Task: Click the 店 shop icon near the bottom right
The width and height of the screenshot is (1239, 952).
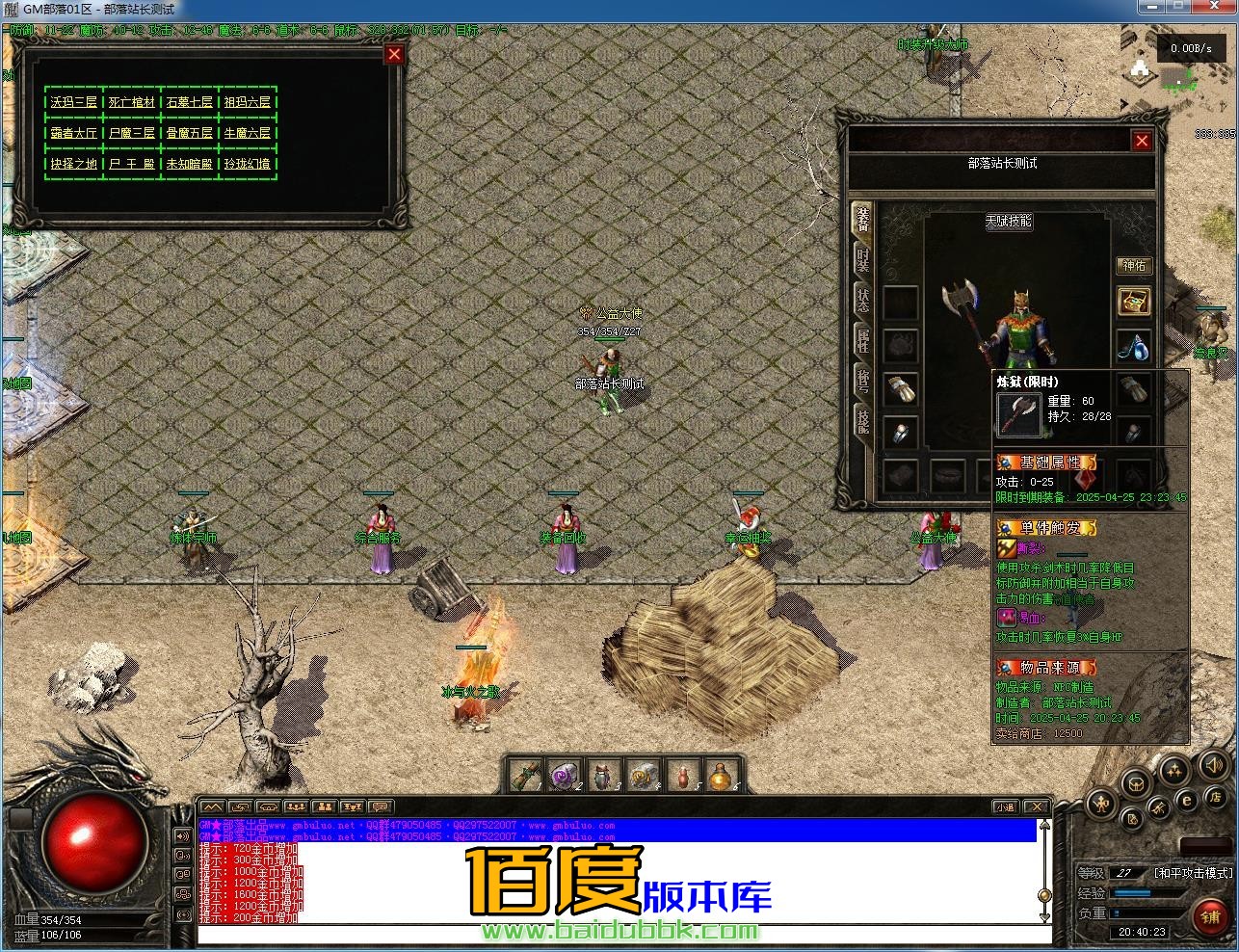Action: (1216, 799)
